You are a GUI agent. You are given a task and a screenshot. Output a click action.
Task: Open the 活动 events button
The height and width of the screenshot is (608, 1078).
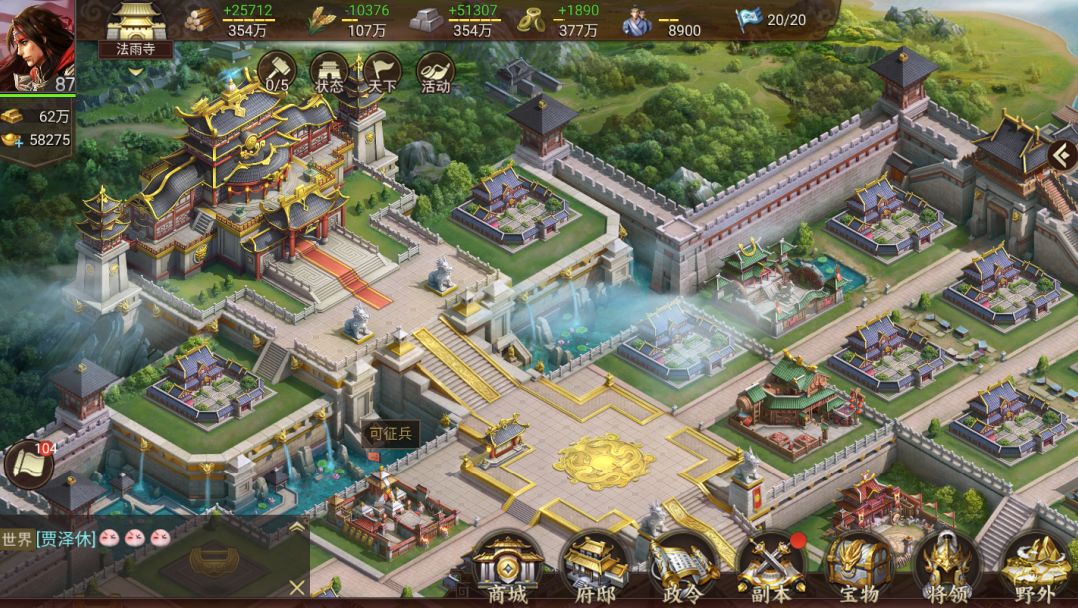tap(435, 71)
